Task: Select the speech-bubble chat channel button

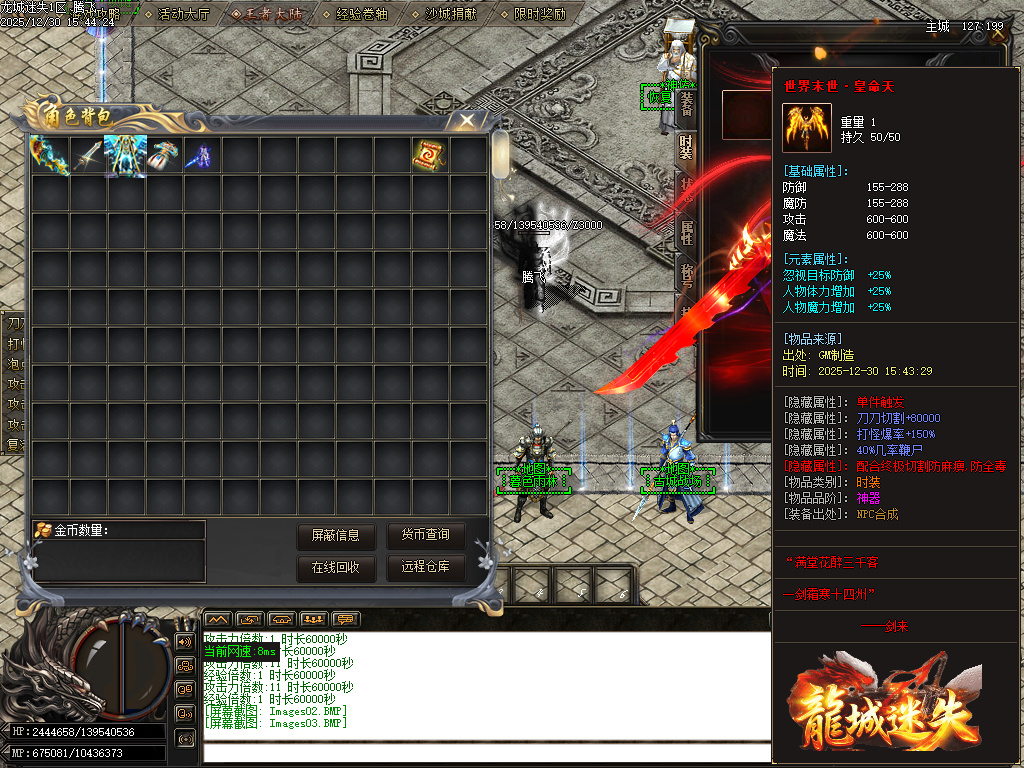Action: (346, 619)
